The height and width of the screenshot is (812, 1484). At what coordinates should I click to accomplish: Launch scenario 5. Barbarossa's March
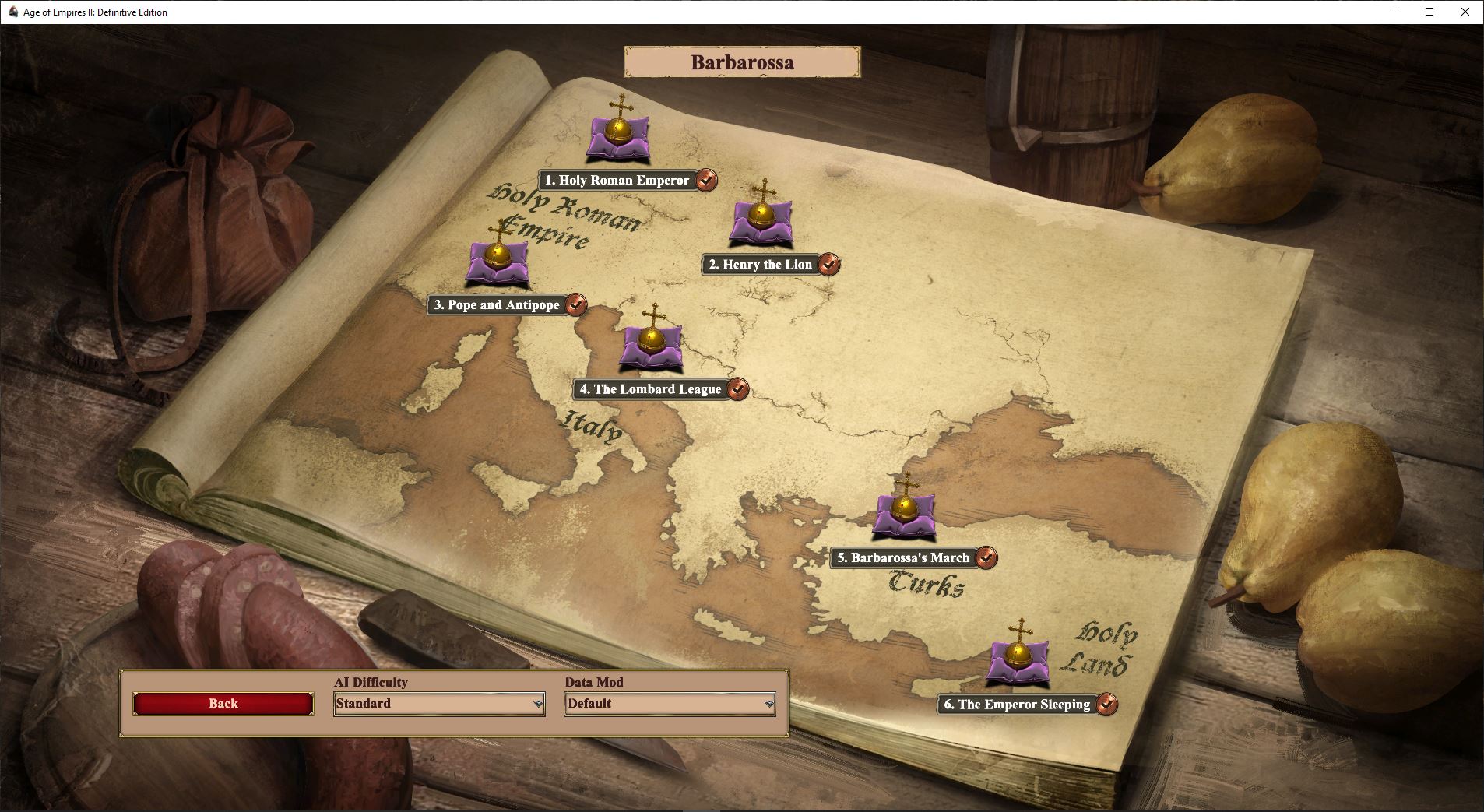[902, 558]
